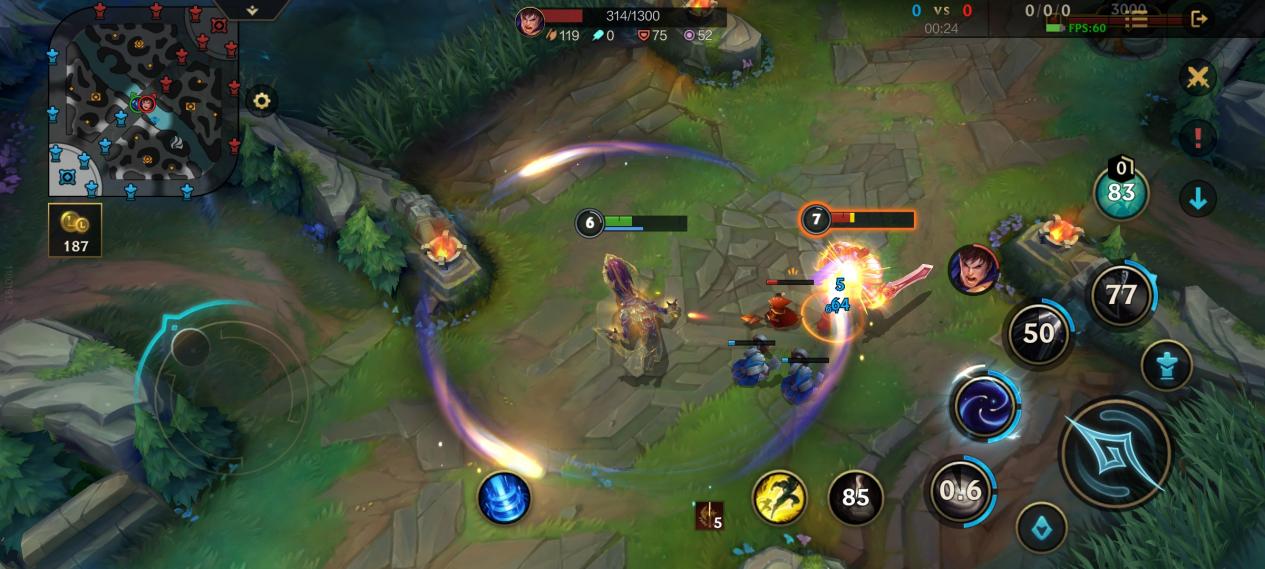Open the shop via the gold coins button
This screenshot has height=569, width=1265.
click(75, 230)
